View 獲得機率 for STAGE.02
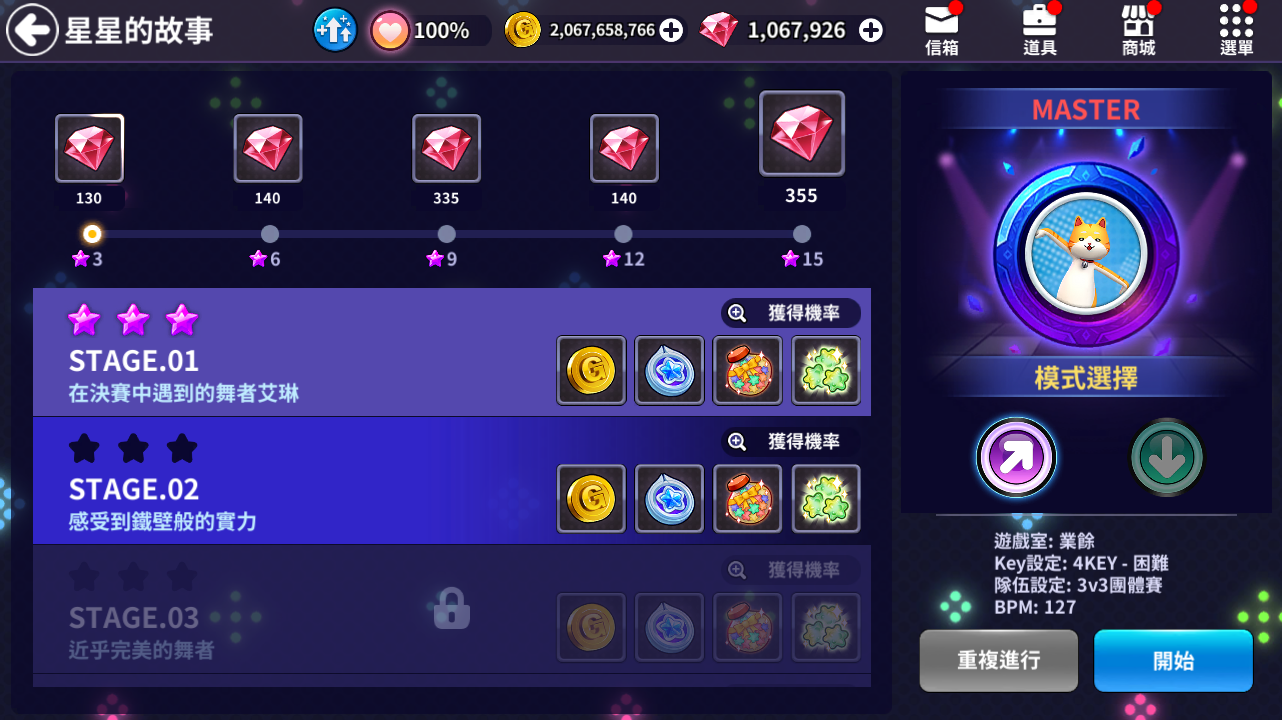 [790, 441]
